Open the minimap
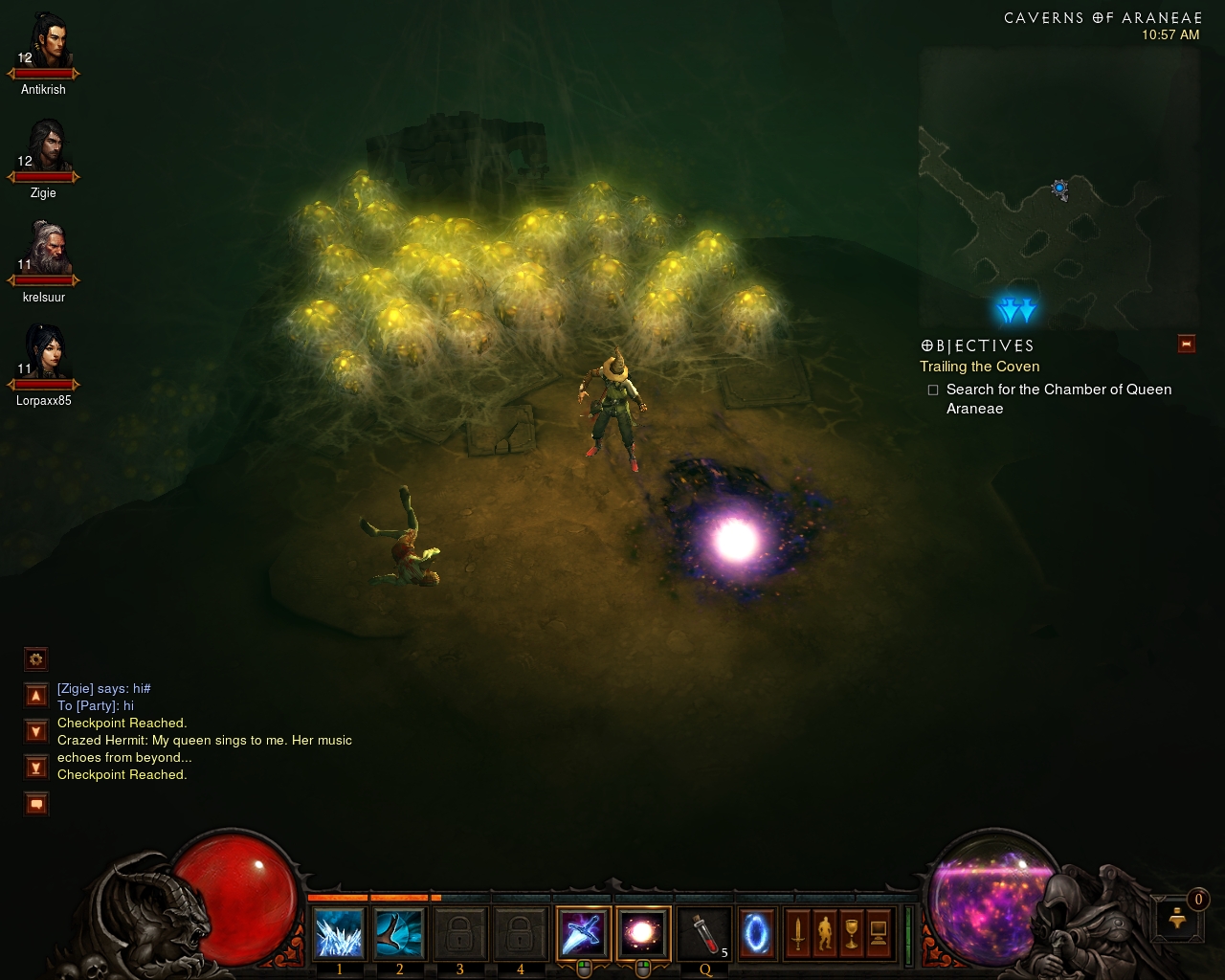The height and width of the screenshot is (980, 1225). tap(1058, 189)
